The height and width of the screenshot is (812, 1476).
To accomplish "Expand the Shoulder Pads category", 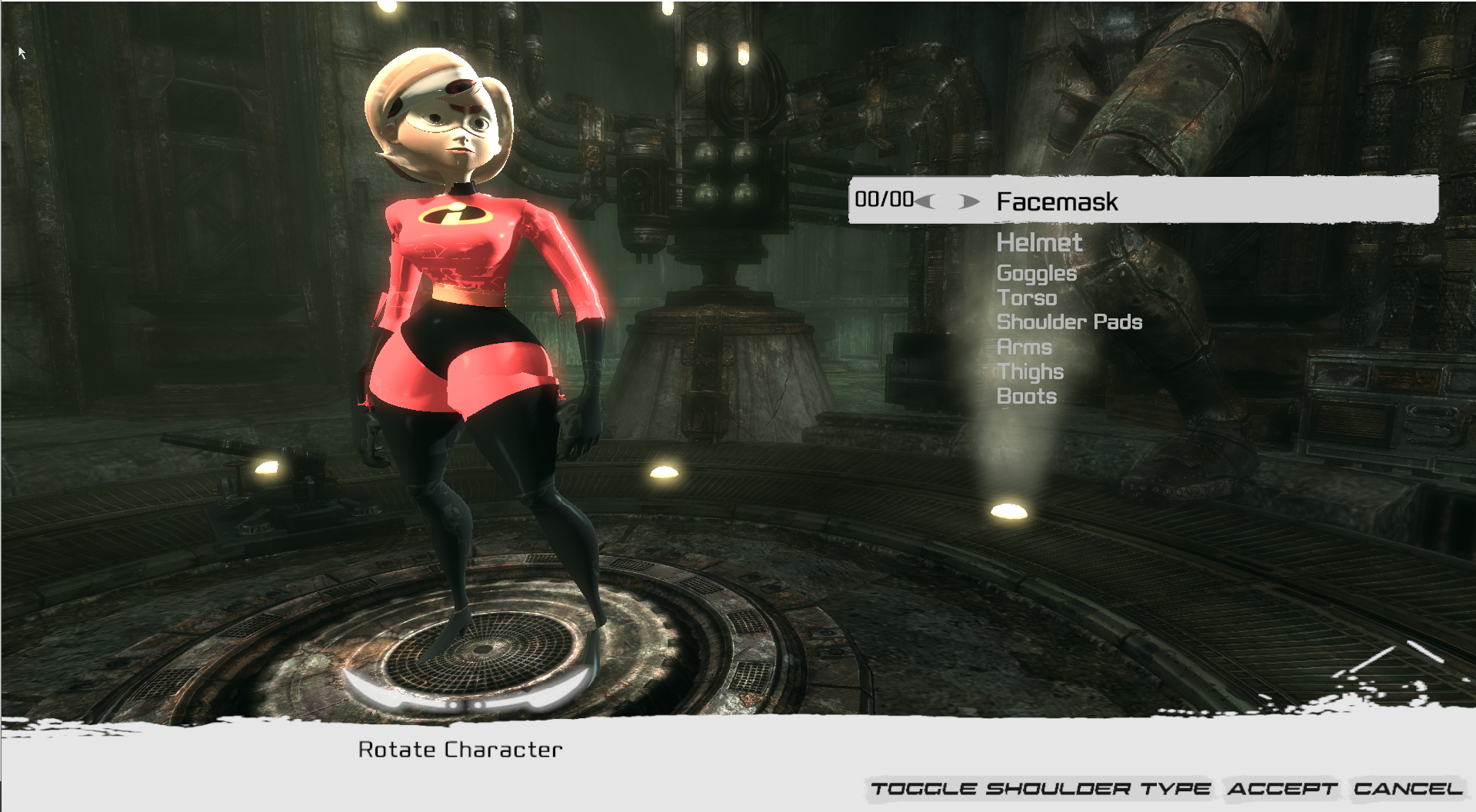I will tap(1070, 323).
